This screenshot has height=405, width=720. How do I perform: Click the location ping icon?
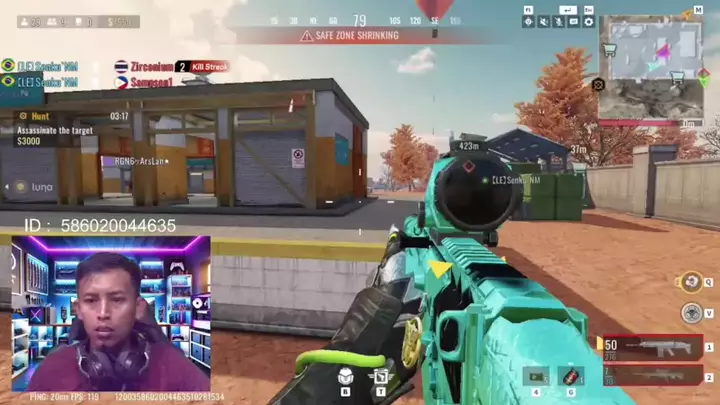[528, 21]
